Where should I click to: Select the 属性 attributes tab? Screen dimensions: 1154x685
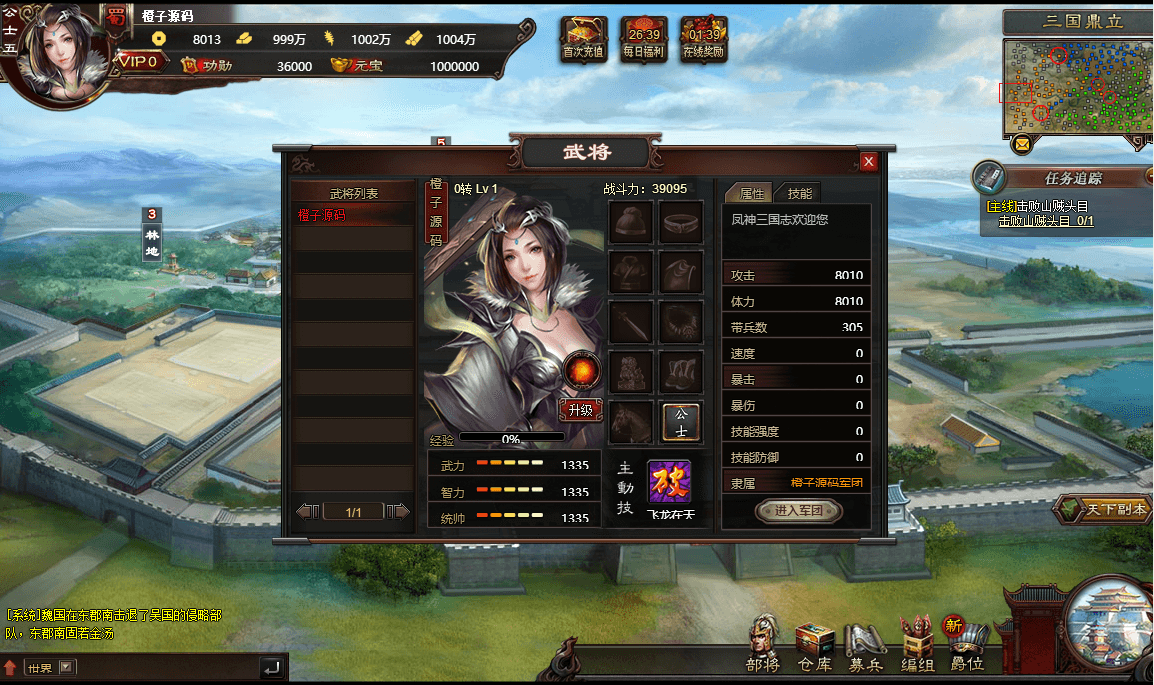[751, 194]
